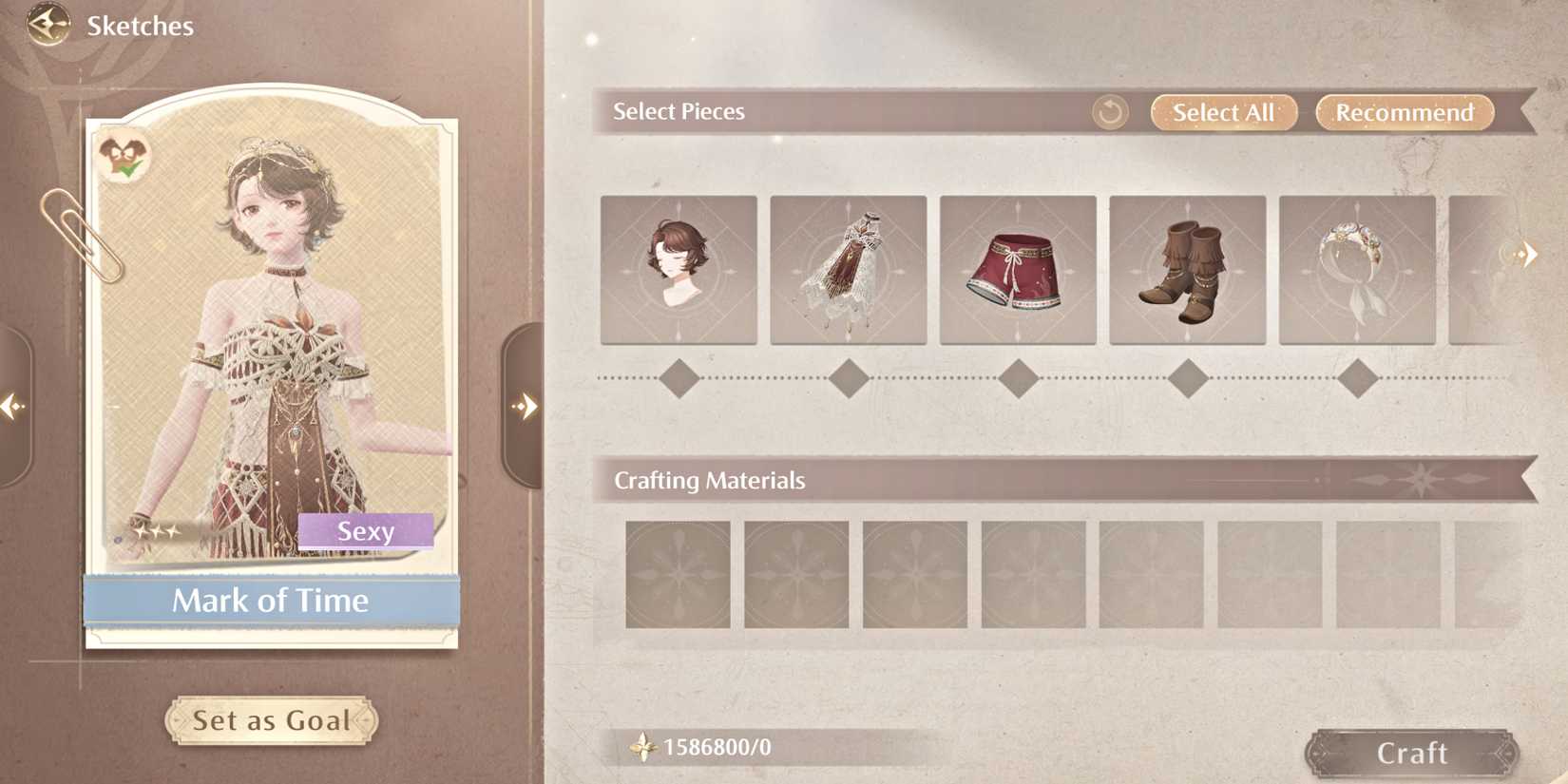Select the short brown hair piece

(x=678, y=270)
